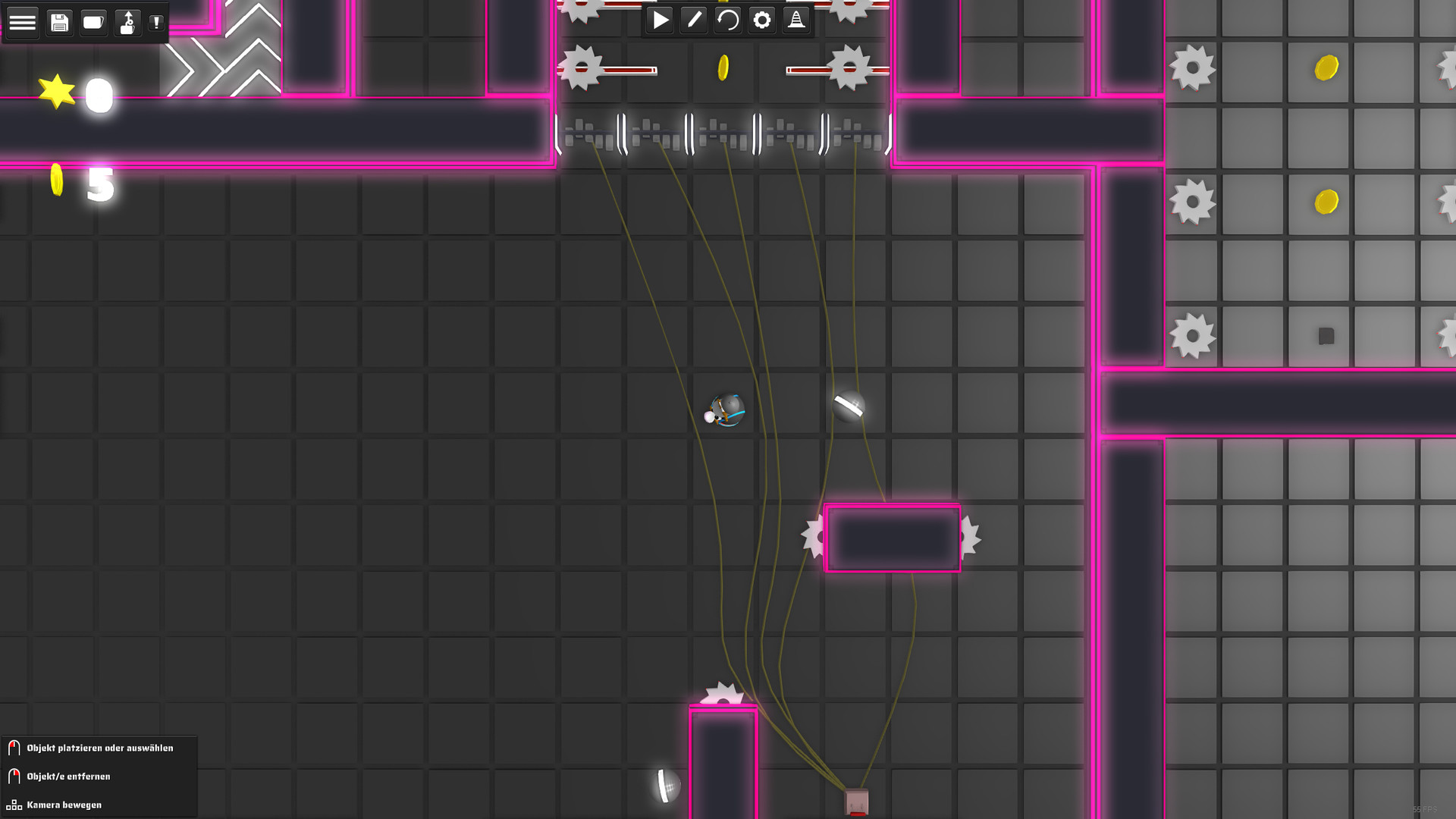Viewport: 1456px width, 819px height.
Task: Select the gold coin between the top saw blades
Action: coord(723,67)
